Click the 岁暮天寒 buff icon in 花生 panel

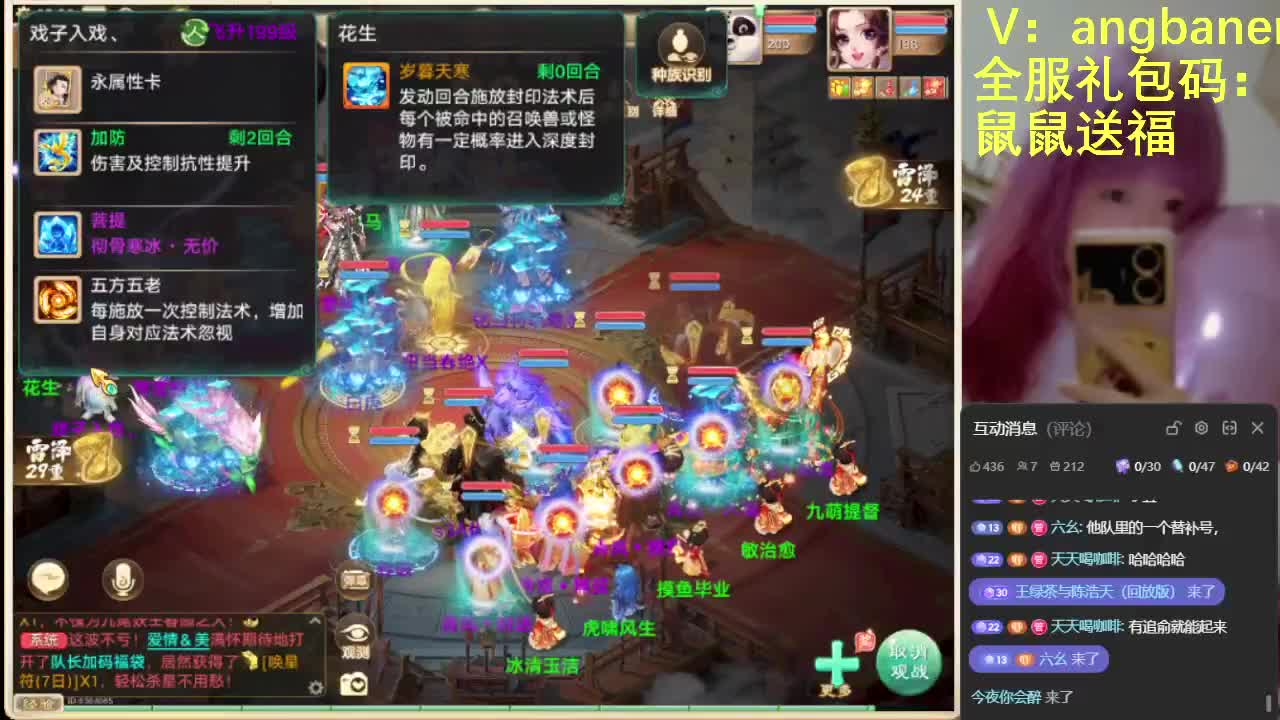coord(366,88)
